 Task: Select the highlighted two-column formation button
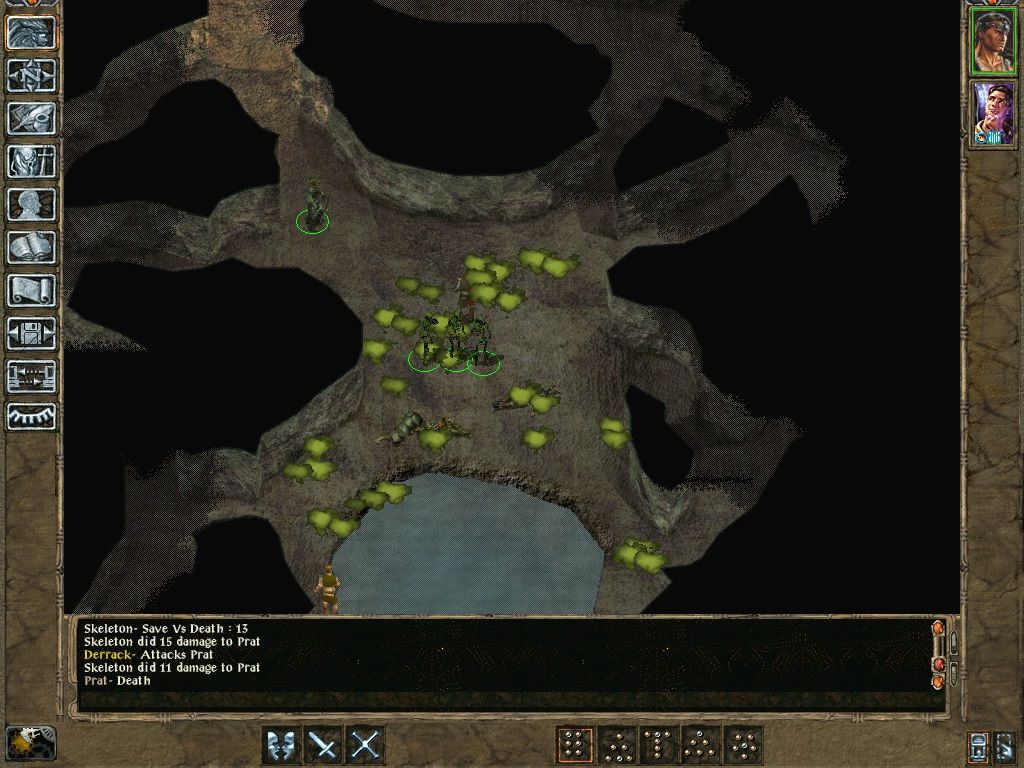pos(575,745)
